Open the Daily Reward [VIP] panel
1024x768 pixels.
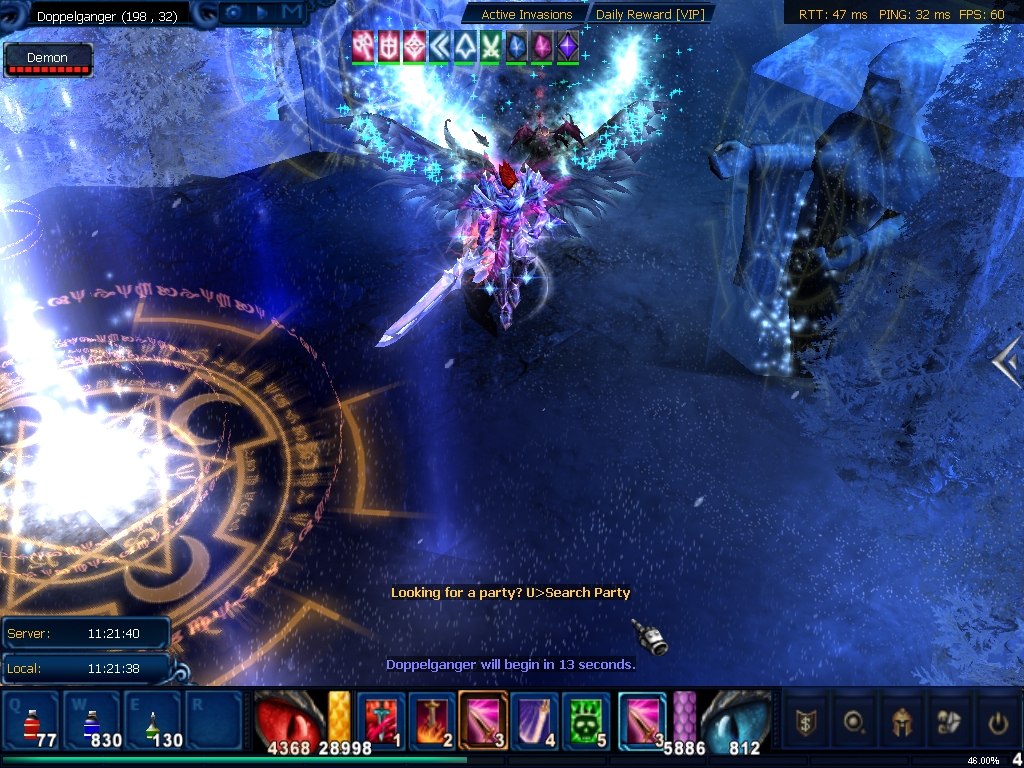point(649,14)
